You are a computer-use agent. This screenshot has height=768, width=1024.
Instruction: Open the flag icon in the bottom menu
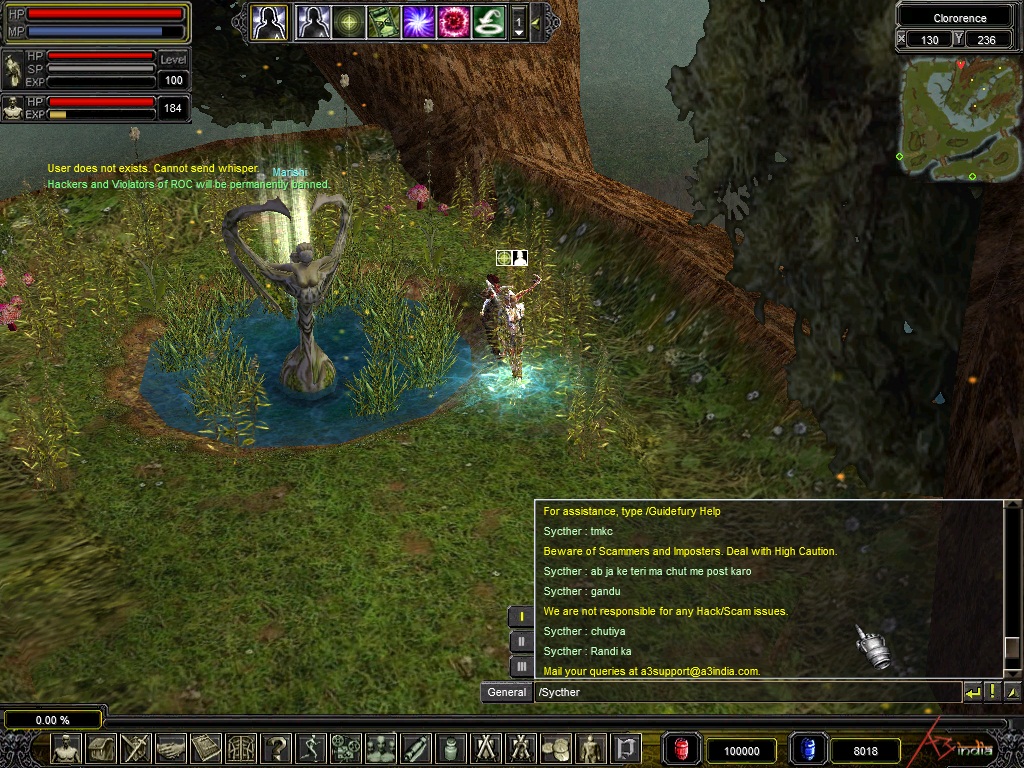(x=627, y=748)
